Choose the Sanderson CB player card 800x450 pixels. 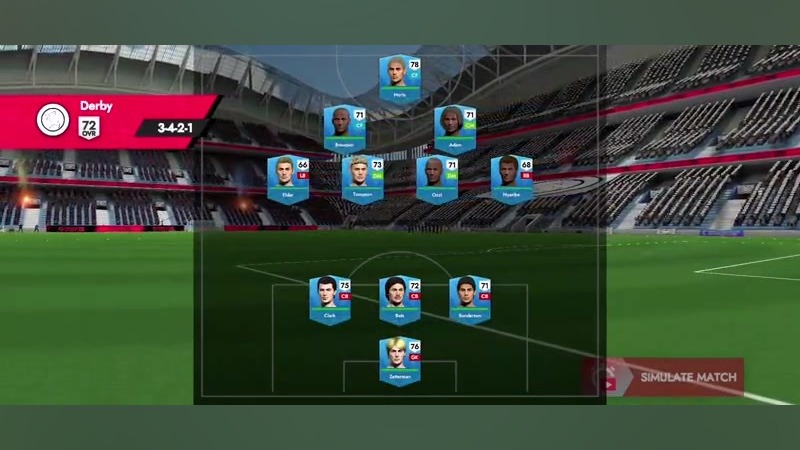470,300
